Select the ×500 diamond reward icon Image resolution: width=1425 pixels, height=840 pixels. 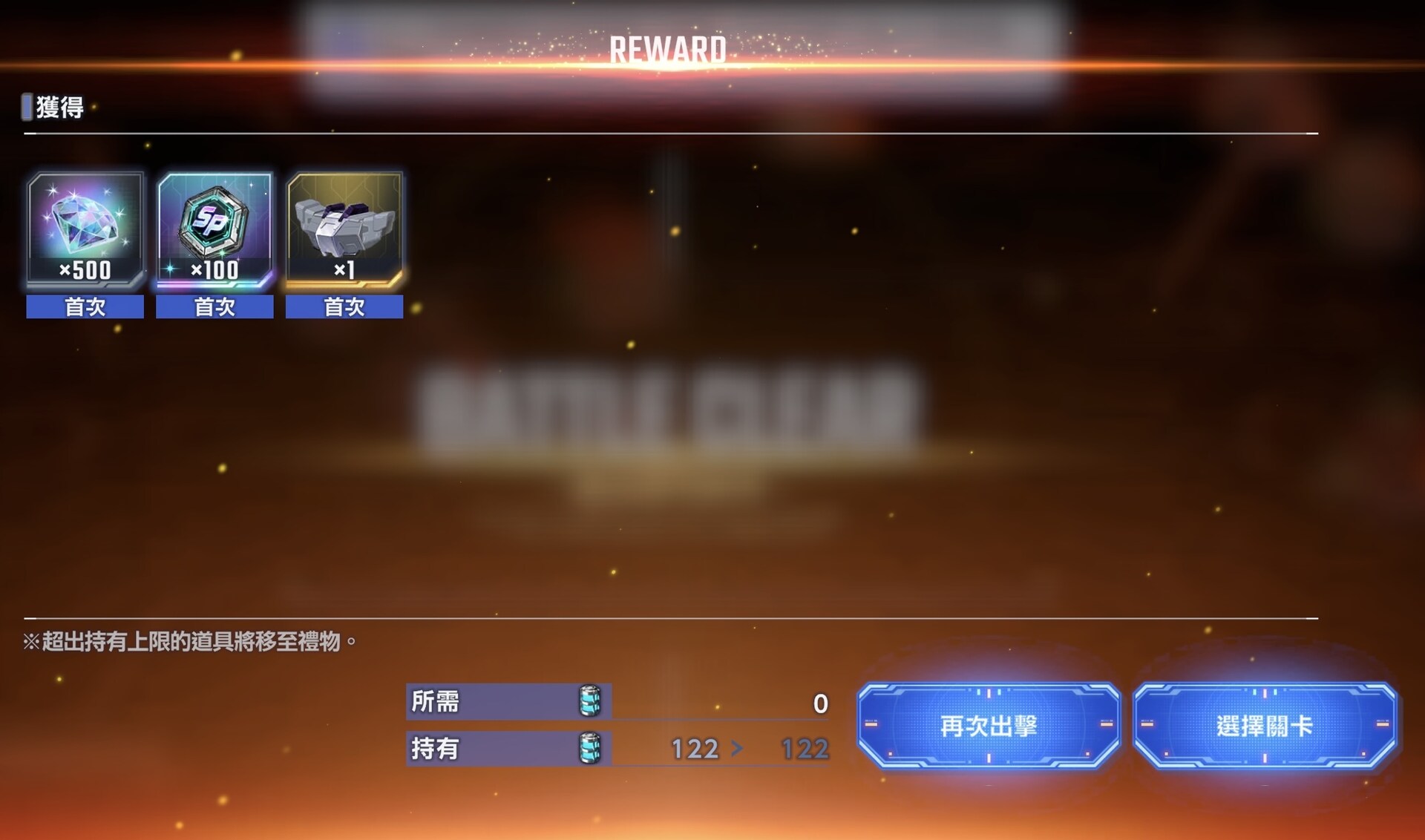click(84, 230)
